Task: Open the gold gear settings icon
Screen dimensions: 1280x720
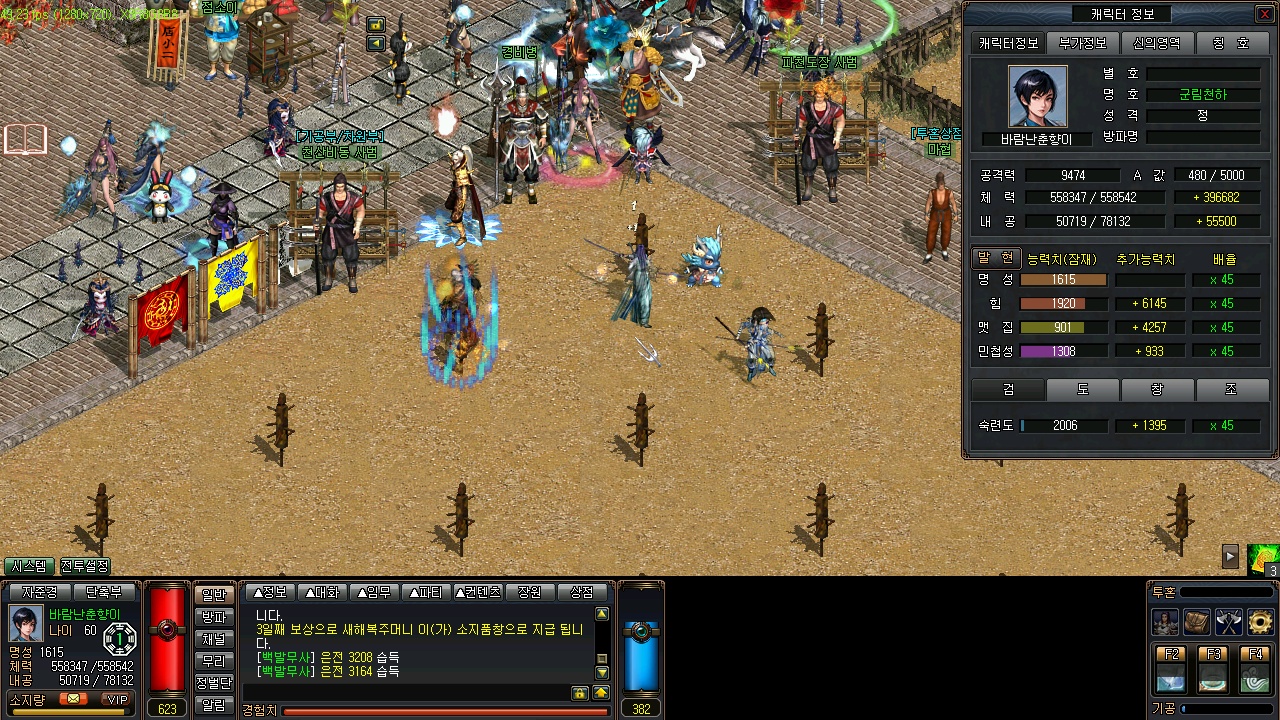Action: point(1260,622)
